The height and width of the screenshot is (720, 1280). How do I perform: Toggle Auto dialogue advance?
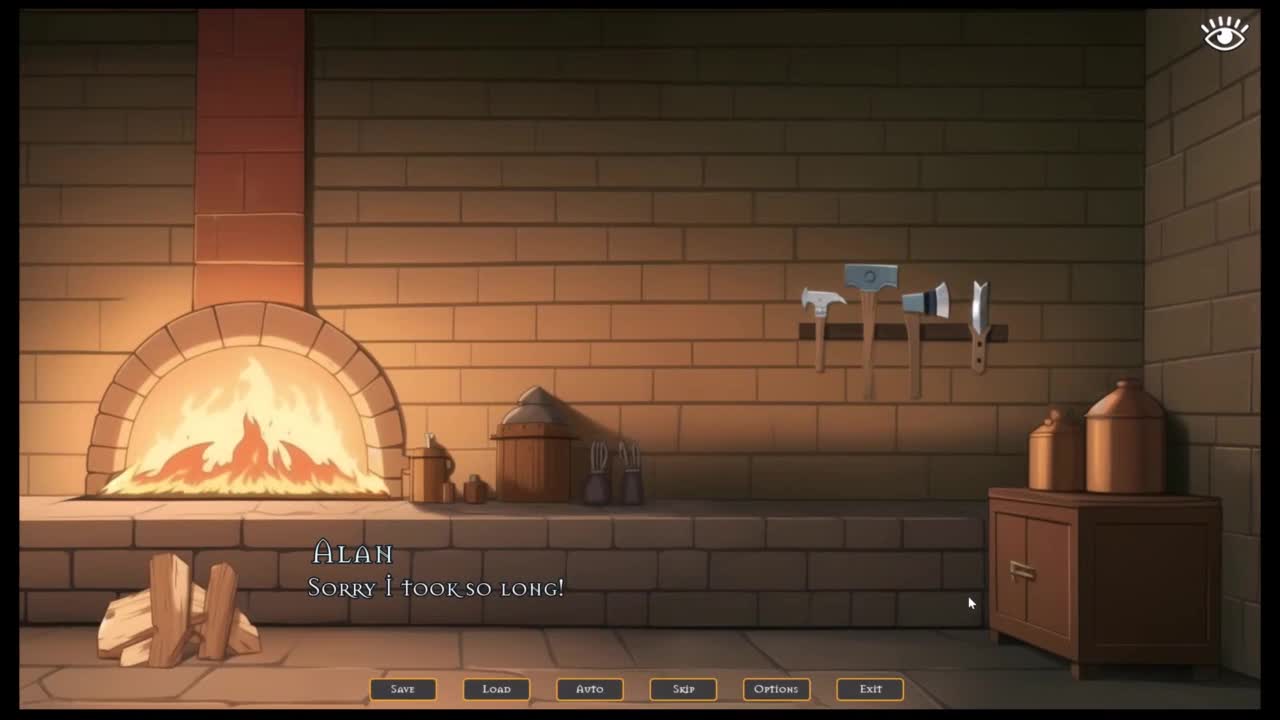590,689
